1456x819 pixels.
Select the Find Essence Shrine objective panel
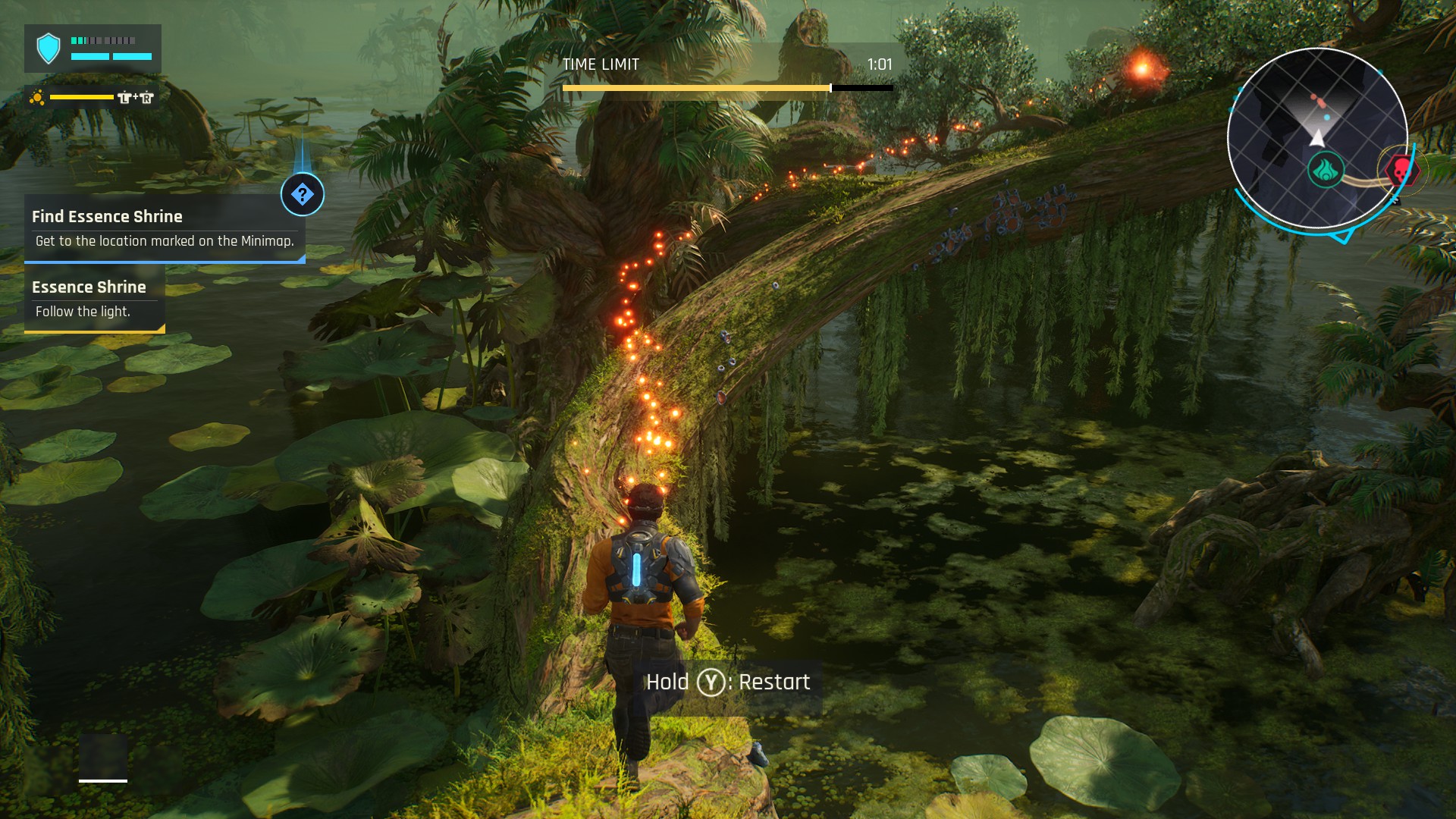(x=165, y=228)
